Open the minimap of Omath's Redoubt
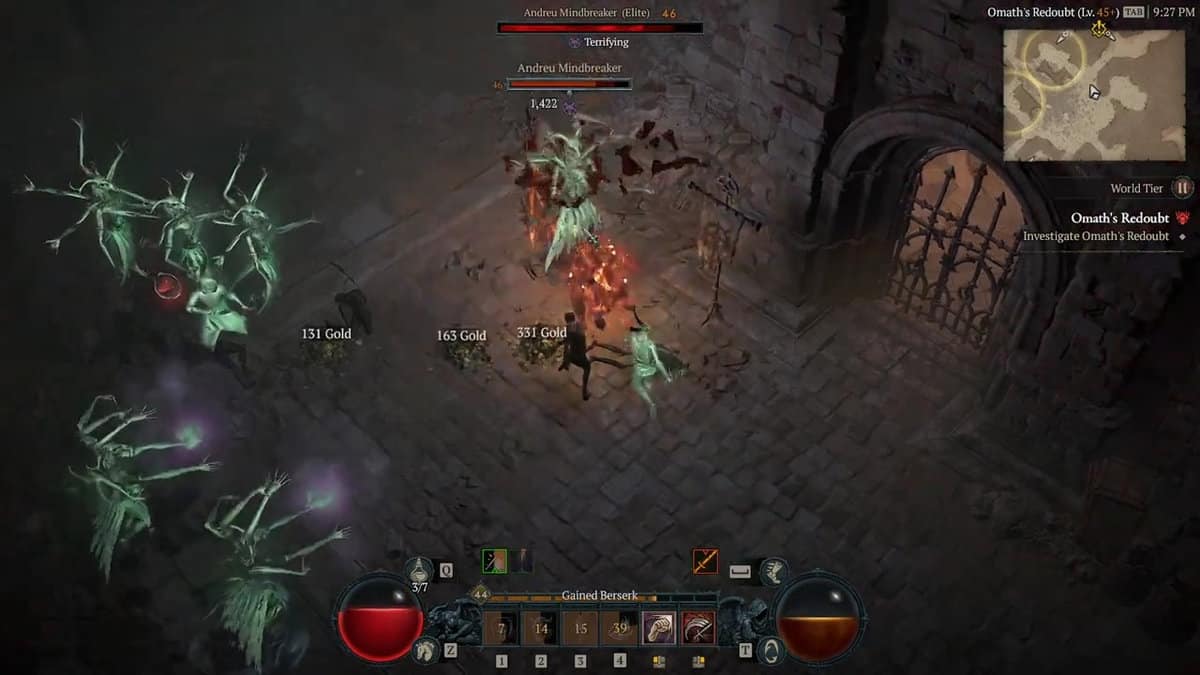Image resolution: width=1200 pixels, height=675 pixels. 1094,95
